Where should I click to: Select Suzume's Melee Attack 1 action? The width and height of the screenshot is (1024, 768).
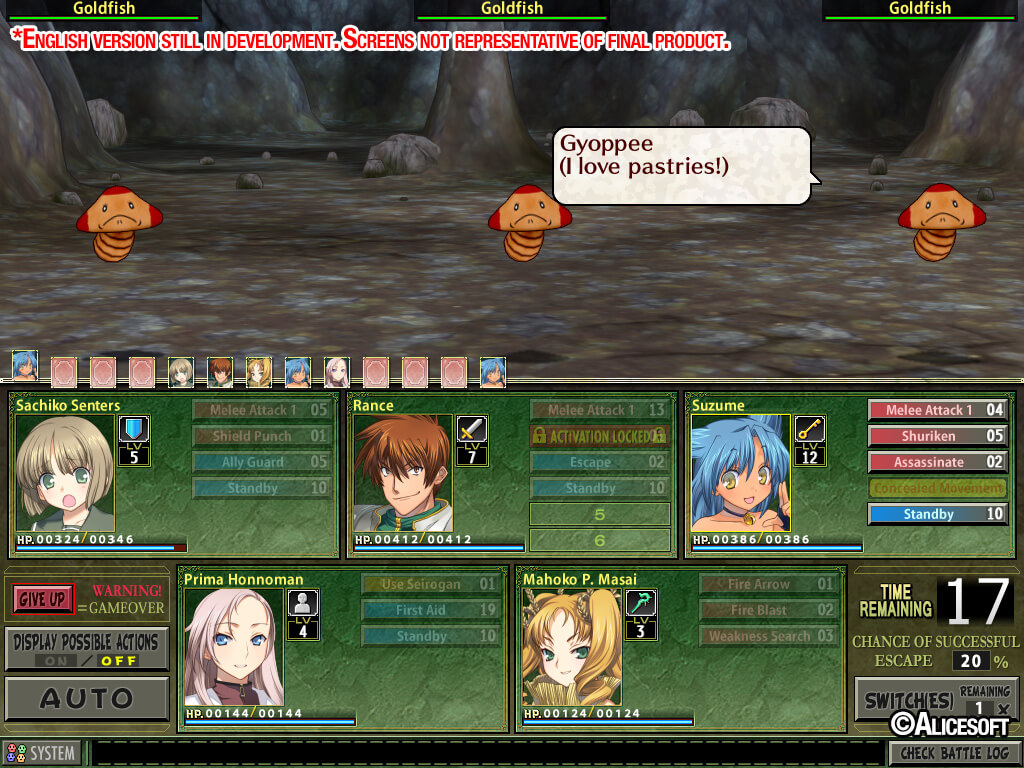(x=936, y=410)
